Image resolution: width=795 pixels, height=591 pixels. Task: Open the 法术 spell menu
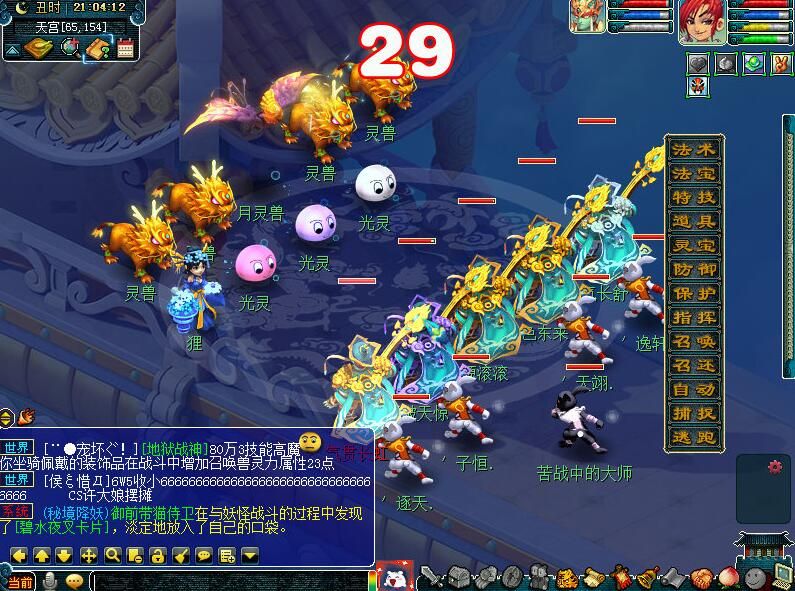(x=694, y=150)
